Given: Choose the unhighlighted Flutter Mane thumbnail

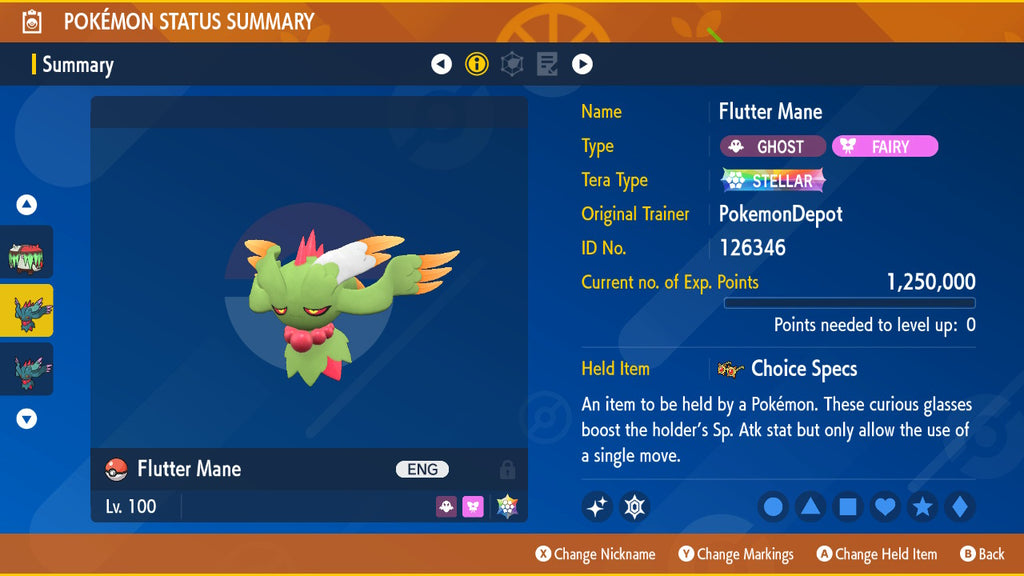Looking at the screenshot, I should (27, 369).
